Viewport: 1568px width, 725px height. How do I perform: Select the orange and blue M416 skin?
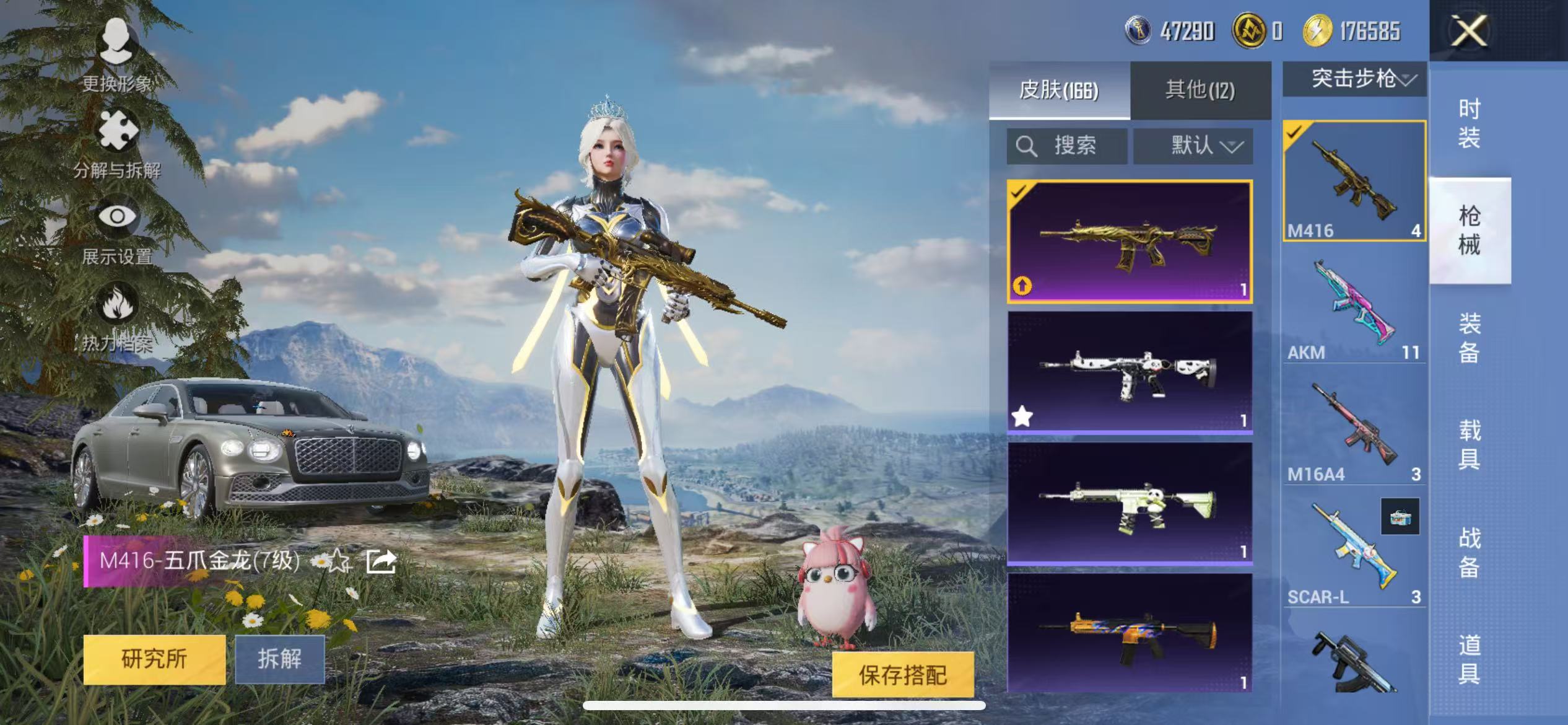[1130, 633]
